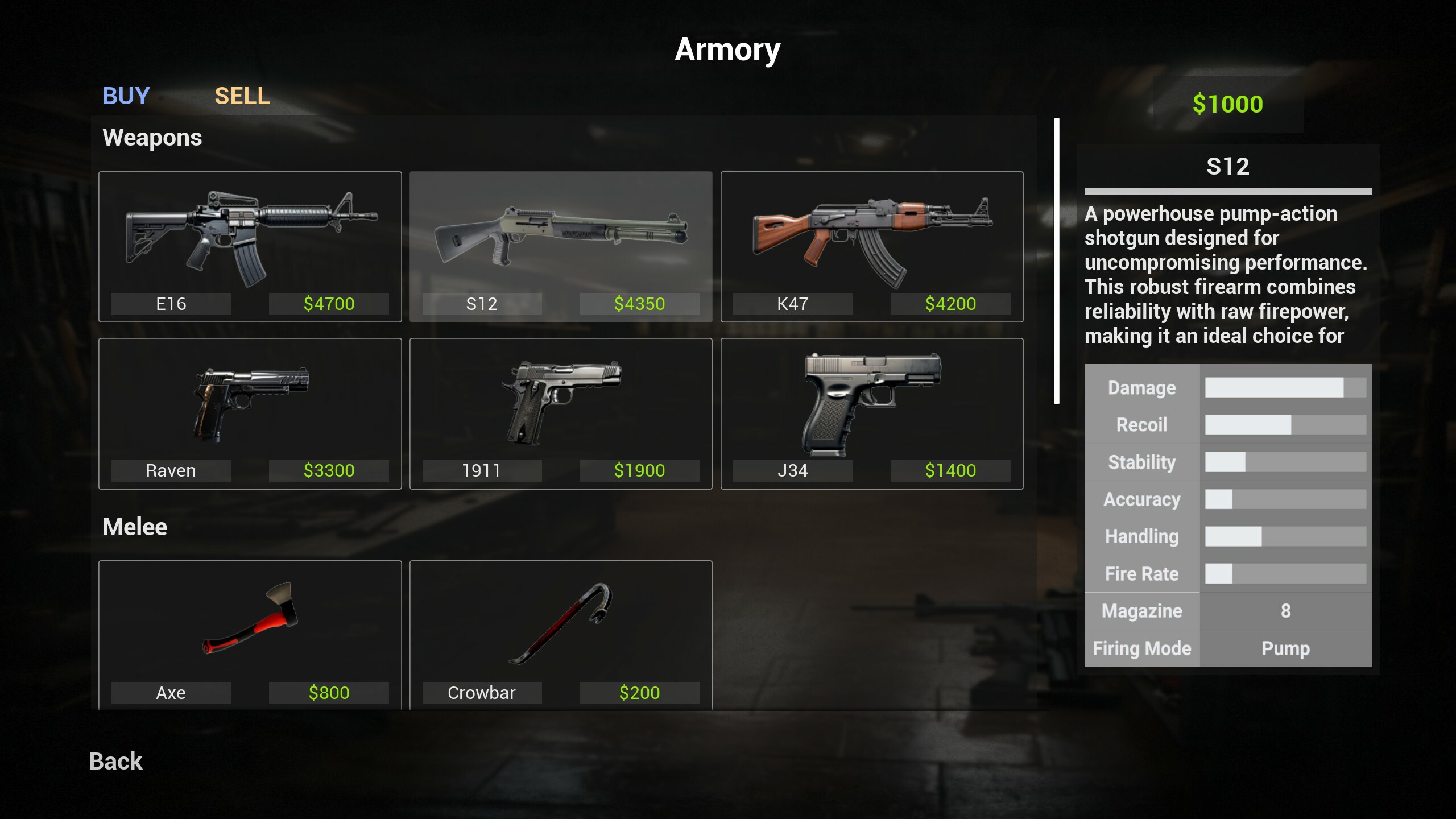Click the Damage stat bar
1456x819 pixels.
pyautogui.click(x=1285, y=387)
